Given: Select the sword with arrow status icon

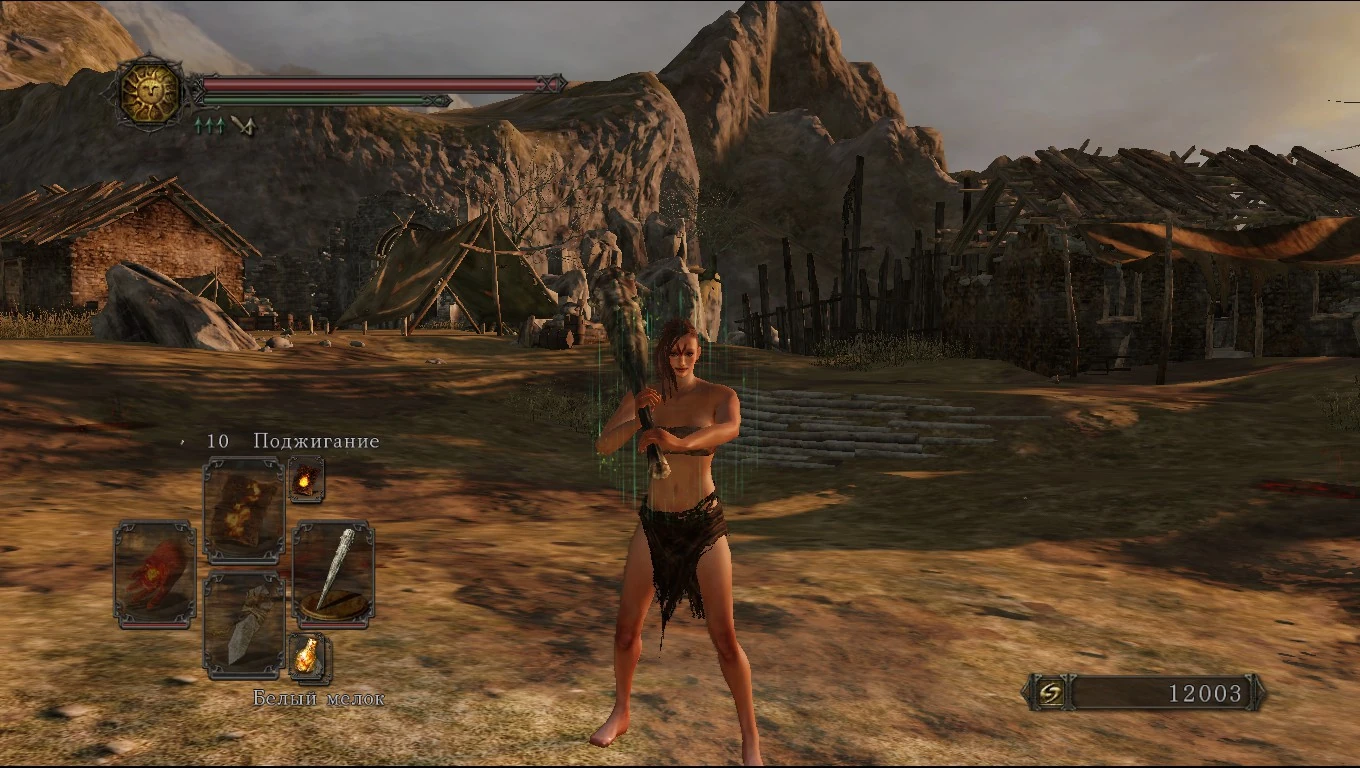Looking at the screenshot, I should click(242, 125).
